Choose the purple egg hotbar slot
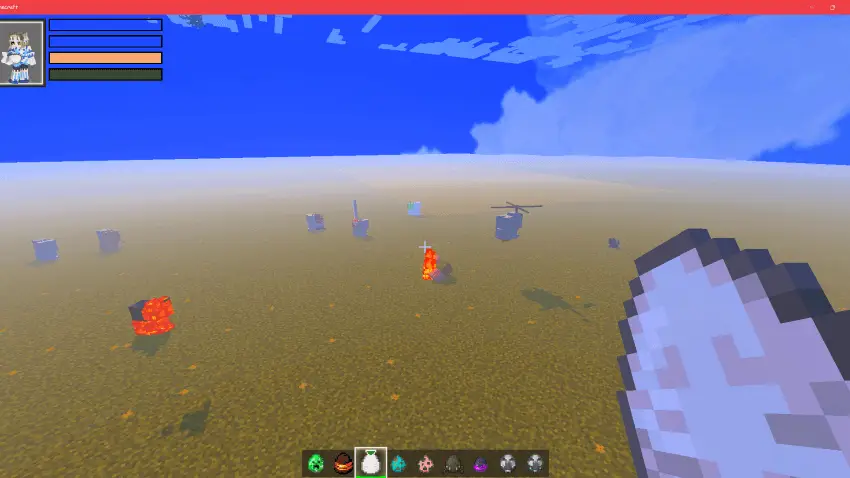This screenshot has width=850, height=478. (480, 463)
